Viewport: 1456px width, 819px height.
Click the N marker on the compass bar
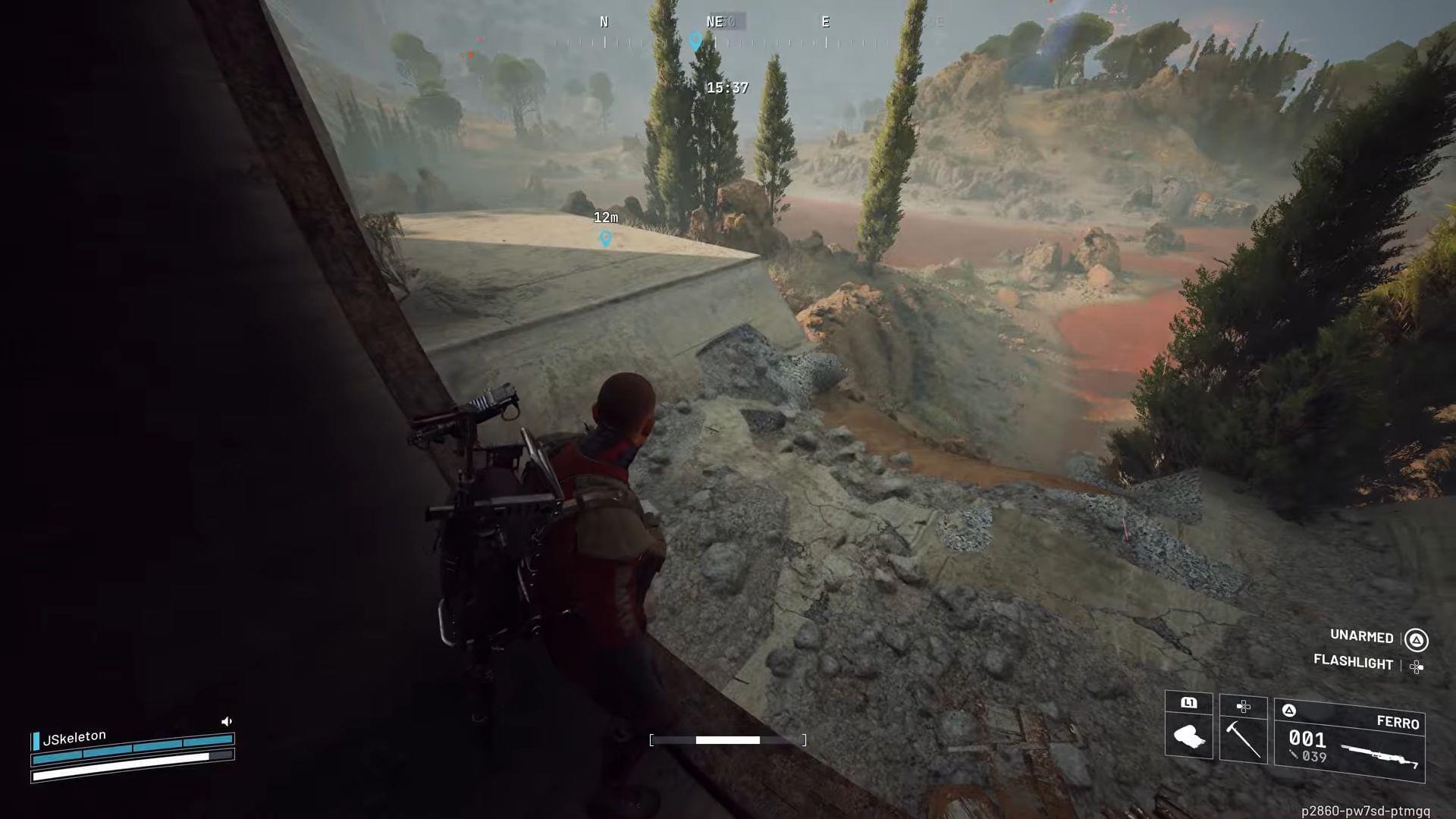[x=604, y=22]
